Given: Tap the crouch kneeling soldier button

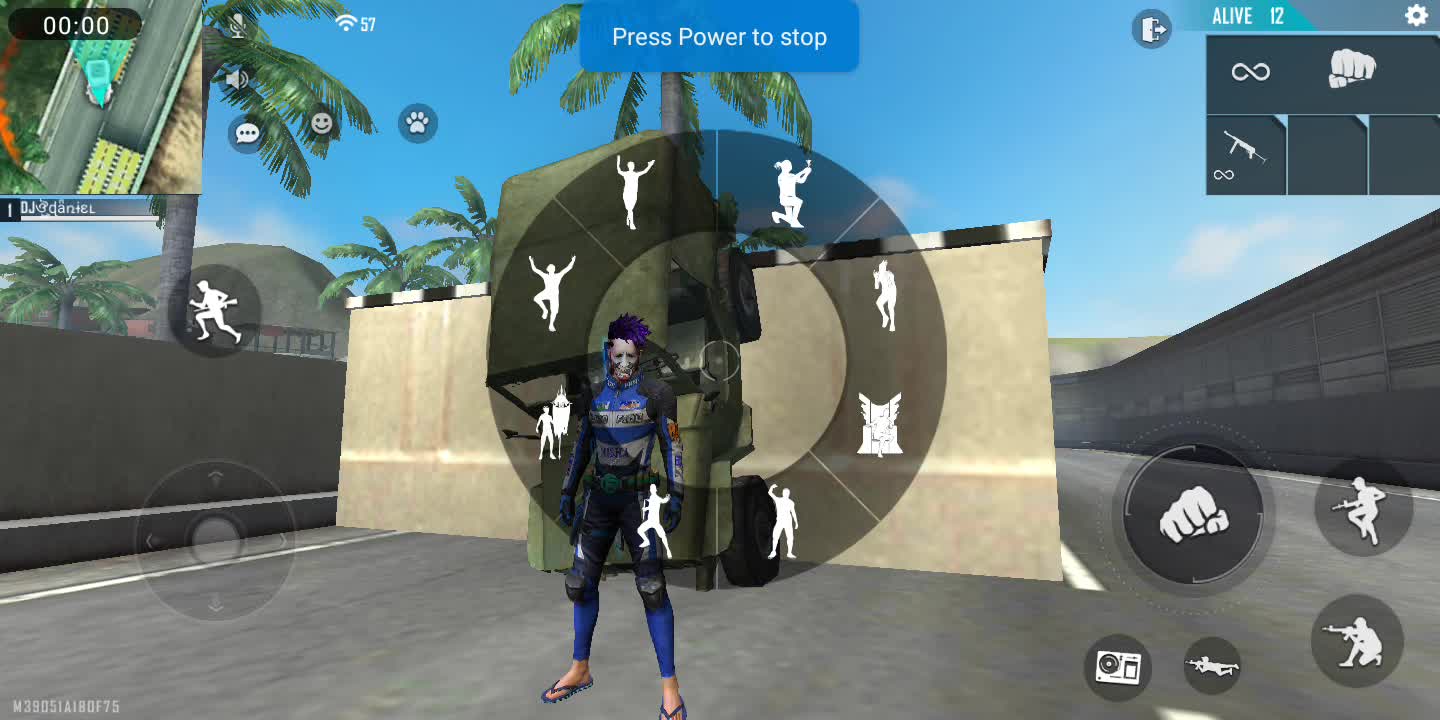Looking at the screenshot, I should coord(1357,640).
